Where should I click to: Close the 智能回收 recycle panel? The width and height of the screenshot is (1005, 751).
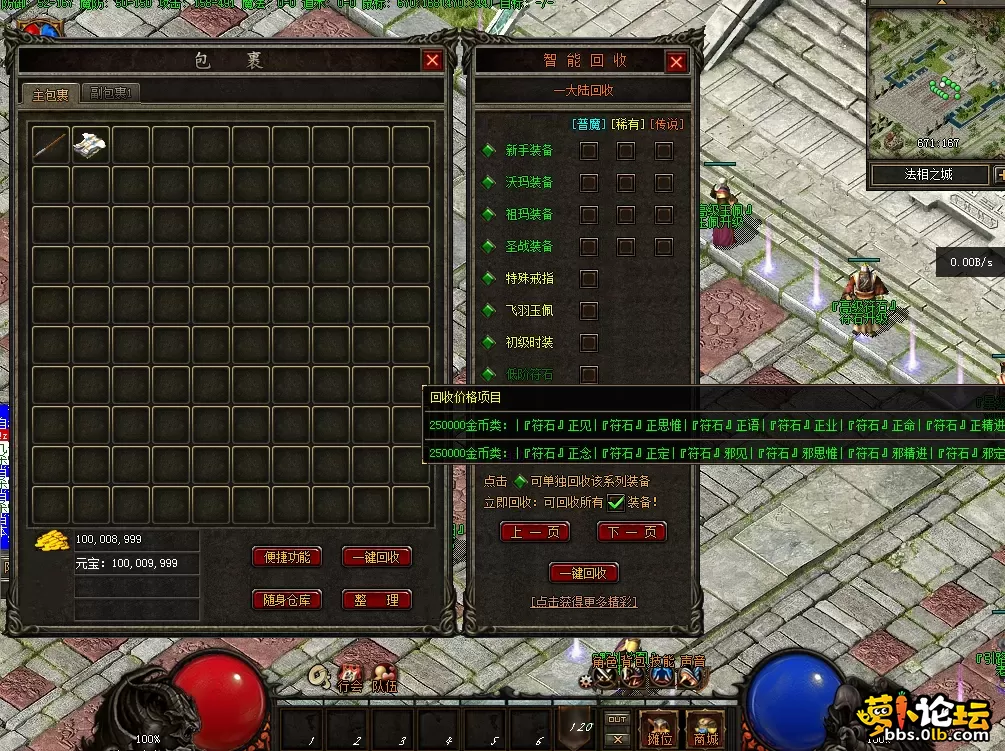677,63
